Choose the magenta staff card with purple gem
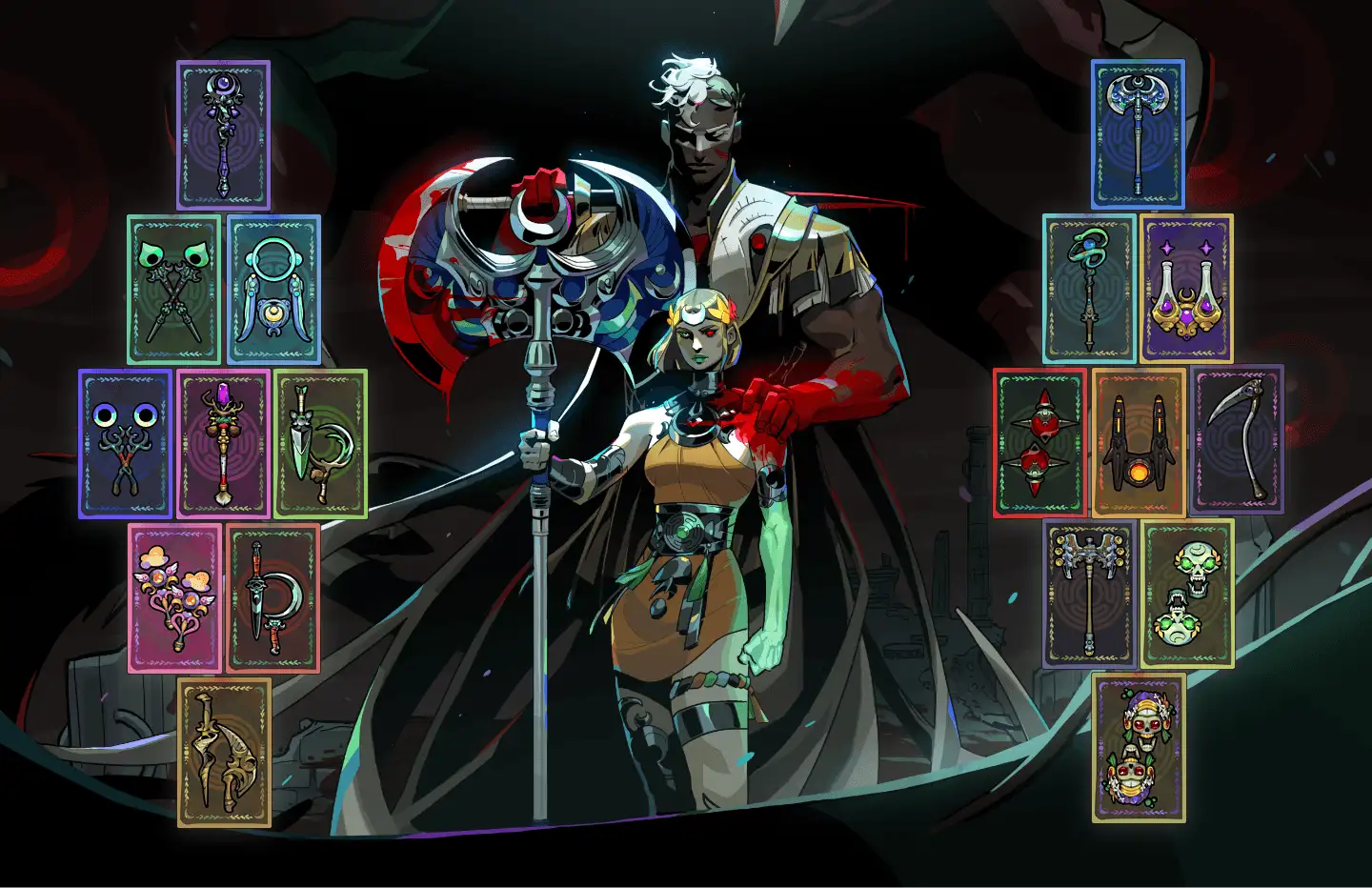Screen dimensions: 1372x888 224,444
